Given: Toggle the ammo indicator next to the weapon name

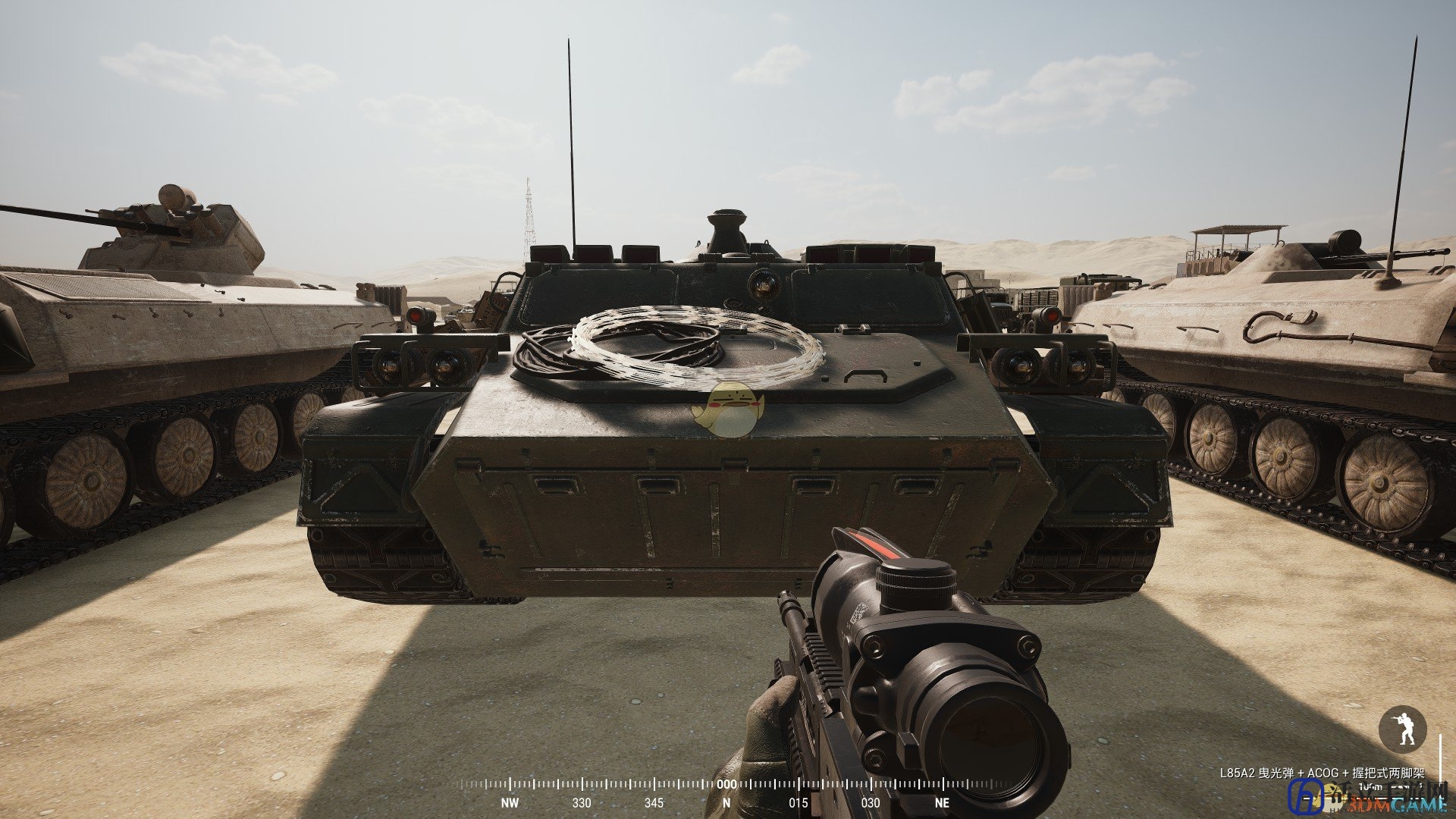Looking at the screenshot, I should pyautogui.click(x=1399, y=787).
